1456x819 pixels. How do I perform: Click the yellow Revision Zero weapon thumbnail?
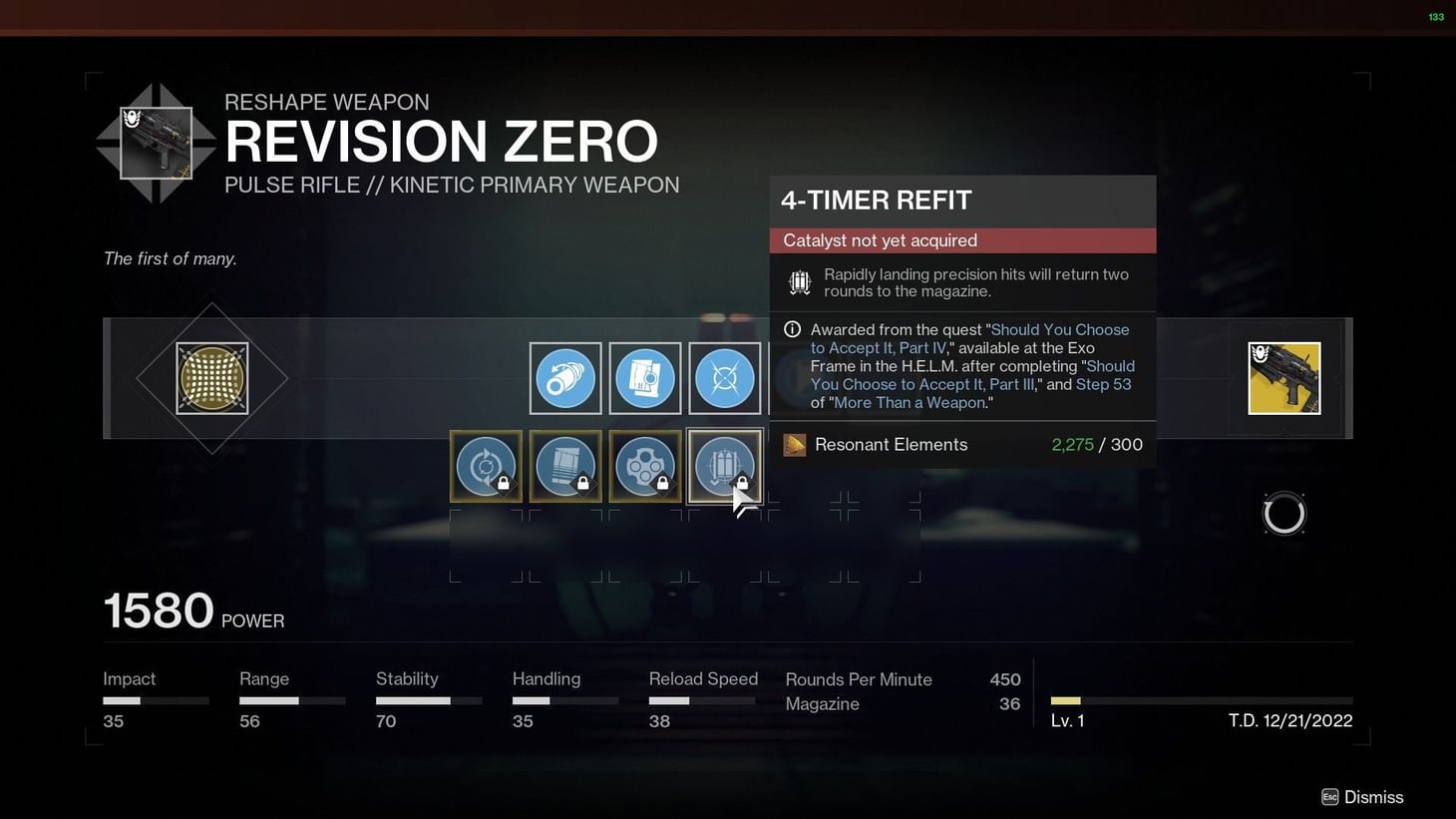coord(1284,378)
